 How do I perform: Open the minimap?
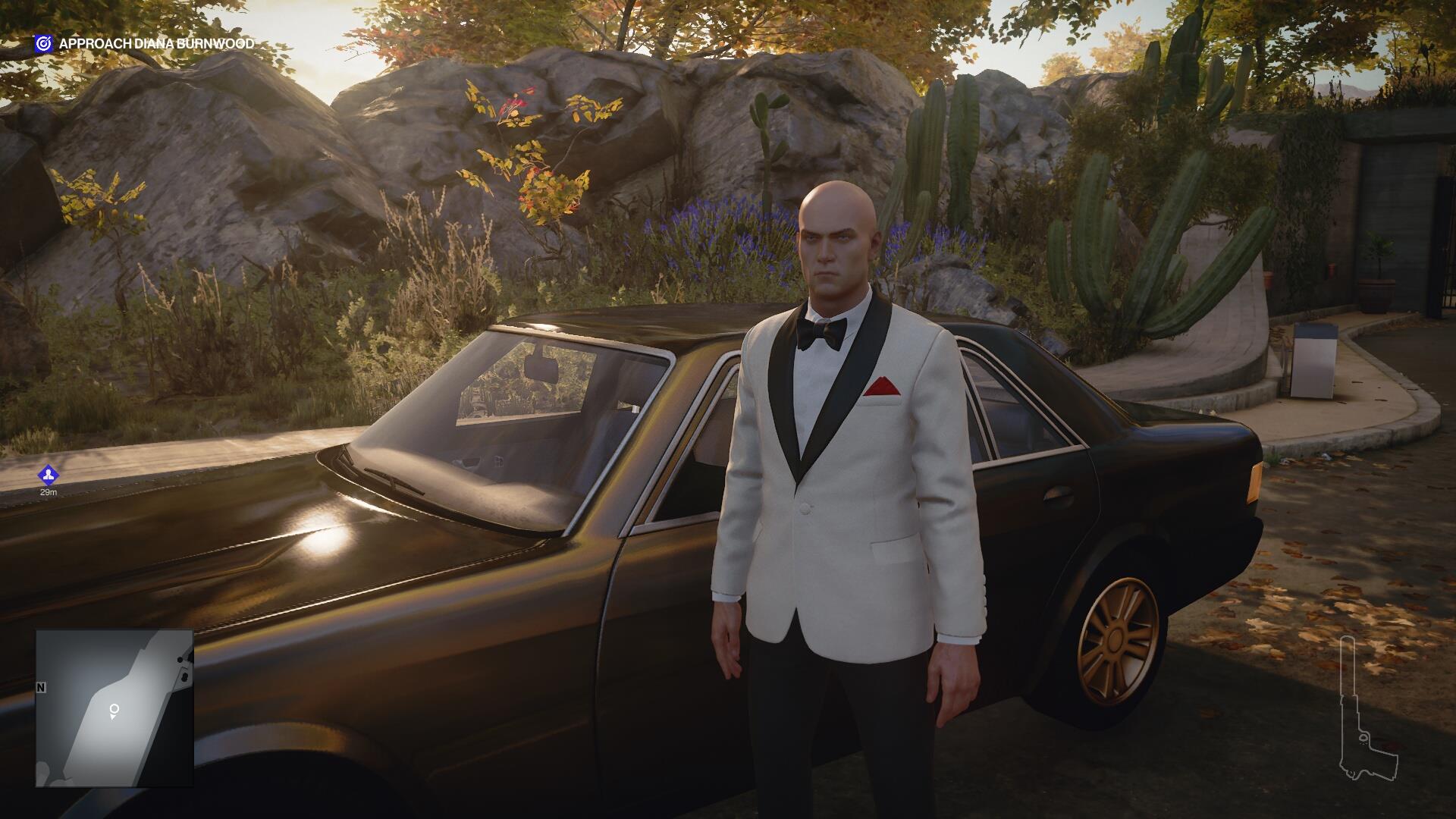pyautogui.click(x=115, y=708)
